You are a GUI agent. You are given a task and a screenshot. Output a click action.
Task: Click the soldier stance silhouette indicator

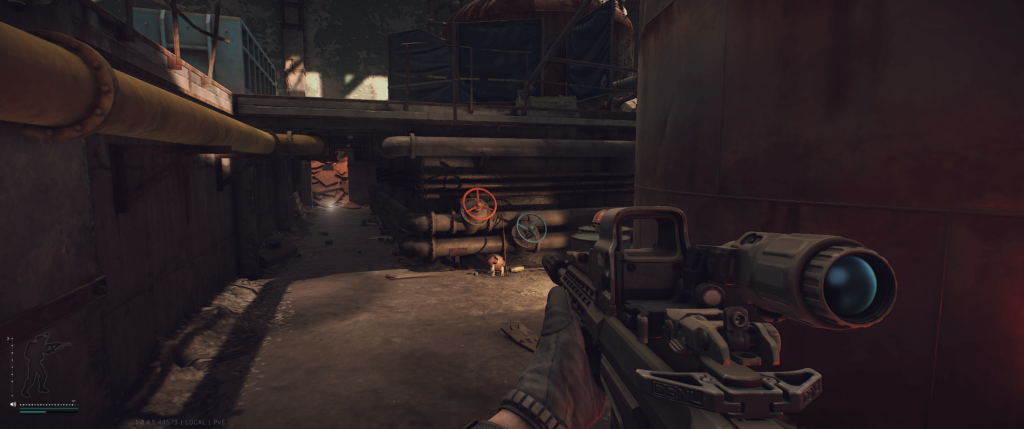42,364
